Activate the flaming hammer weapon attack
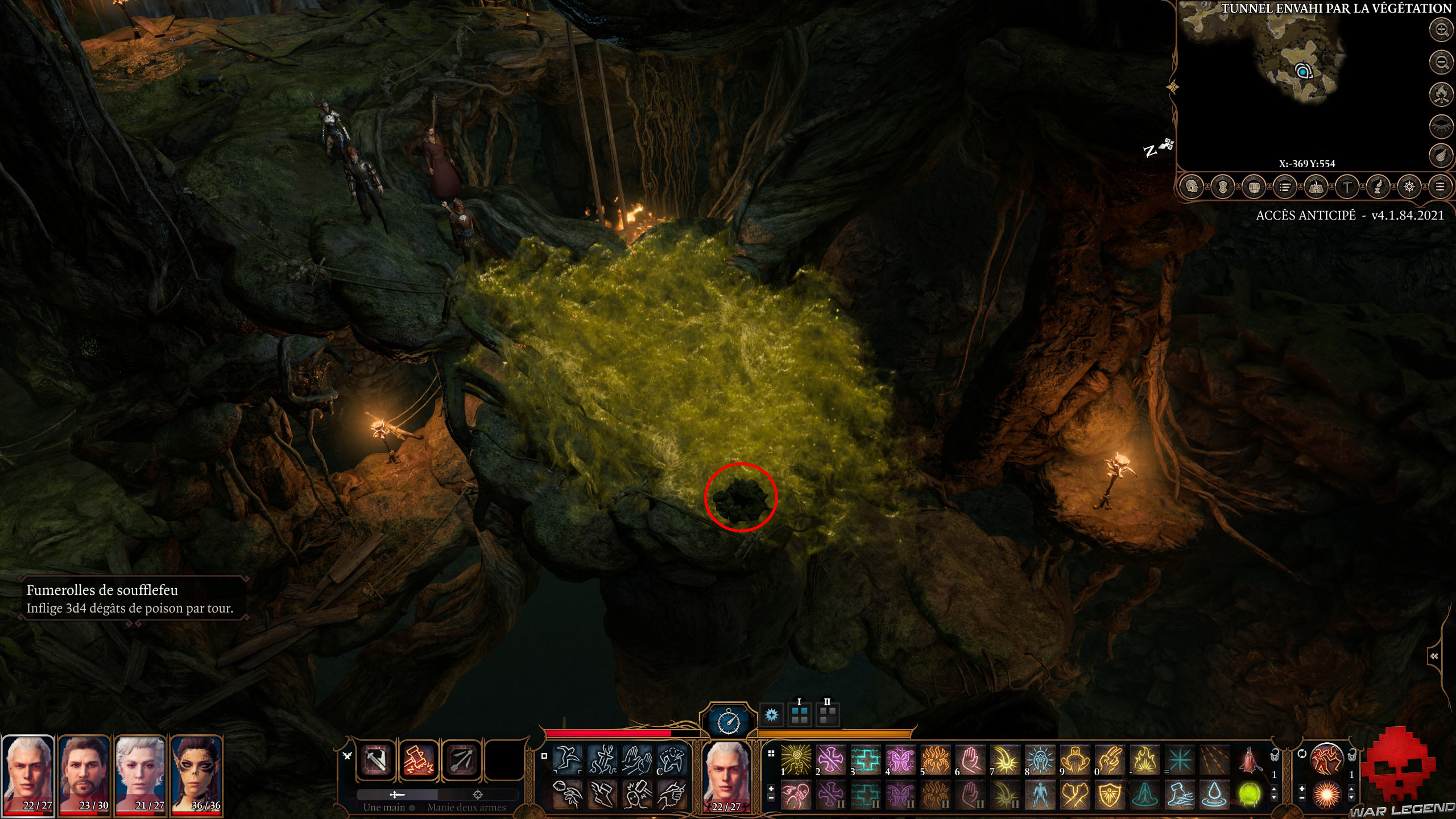Viewport: 1456px width, 819px height. (419, 760)
